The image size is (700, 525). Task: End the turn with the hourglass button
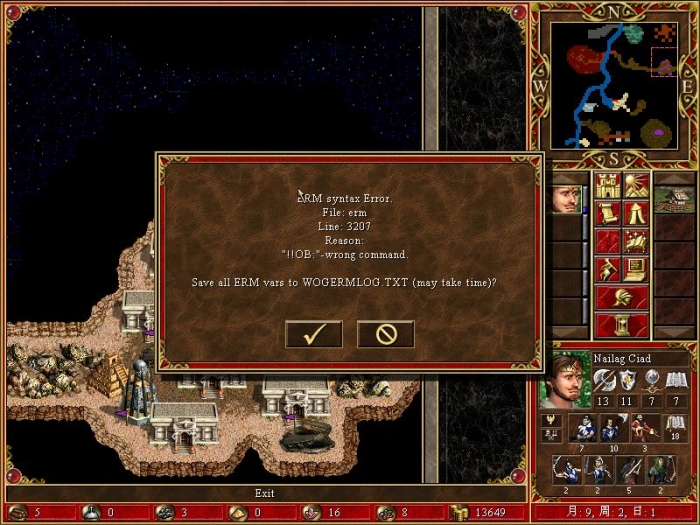coord(621,325)
